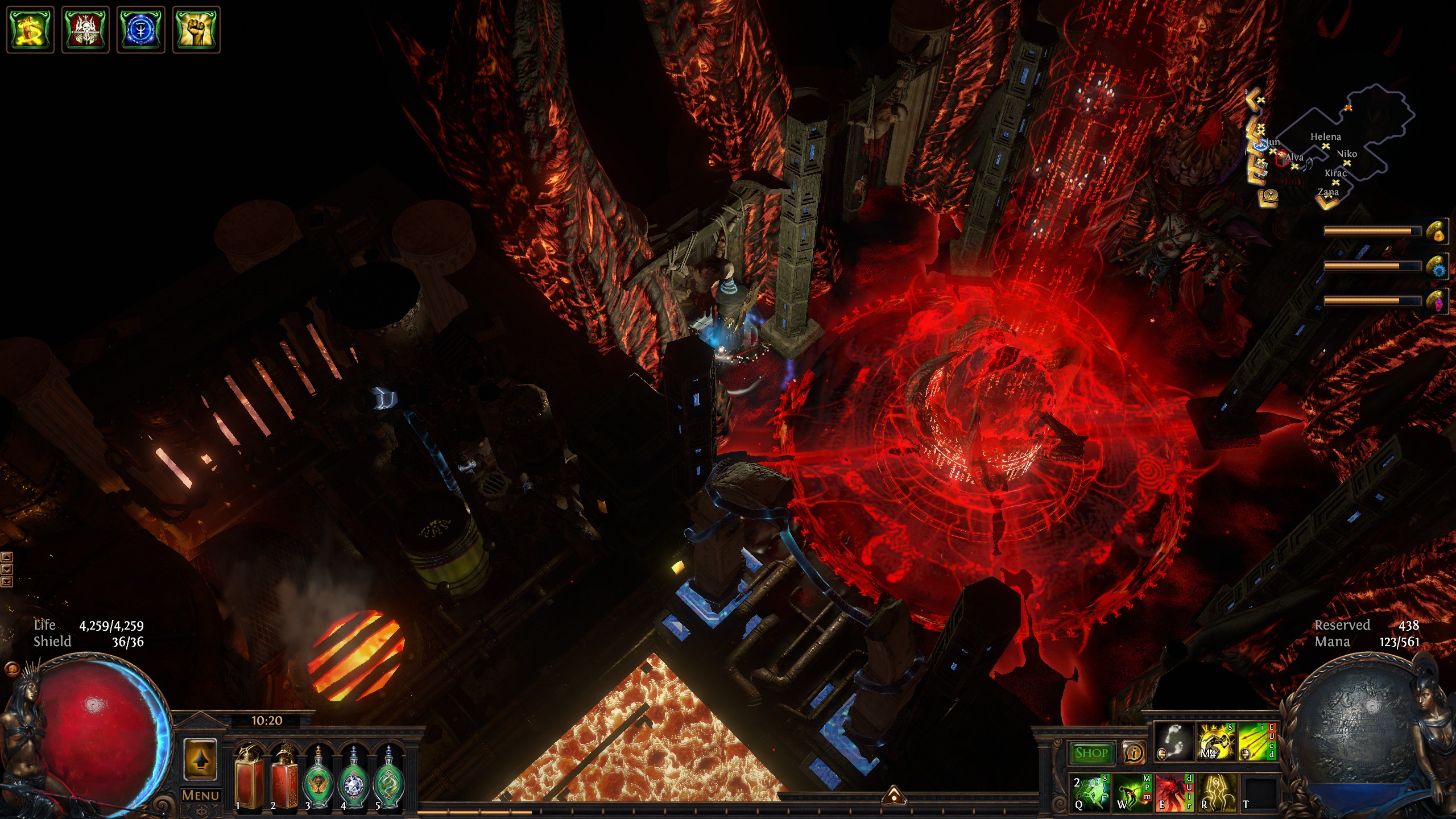This screenshot has height=819, width=1456.
Task: Click the gold fist buff icon
Action: click(196, 30)
